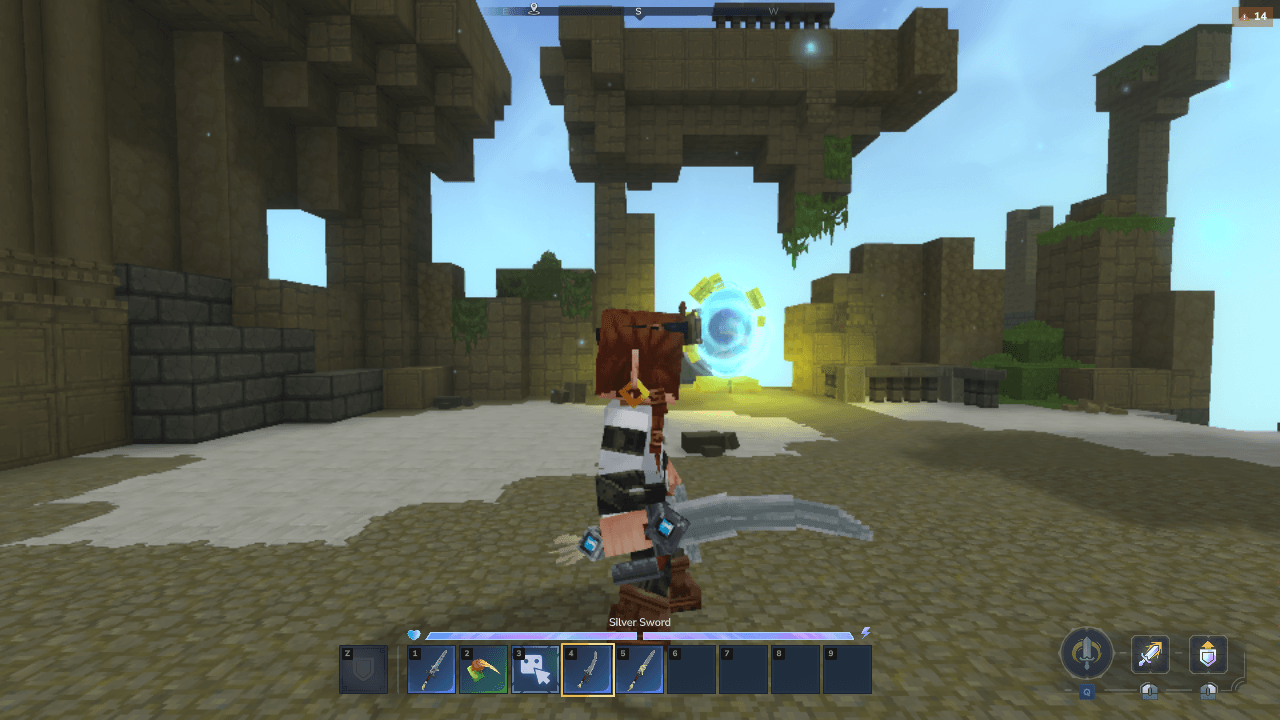This screenshot has width=1280, height=720.
Task: Click the Z shield utility slot
Action: click(363, 670)
